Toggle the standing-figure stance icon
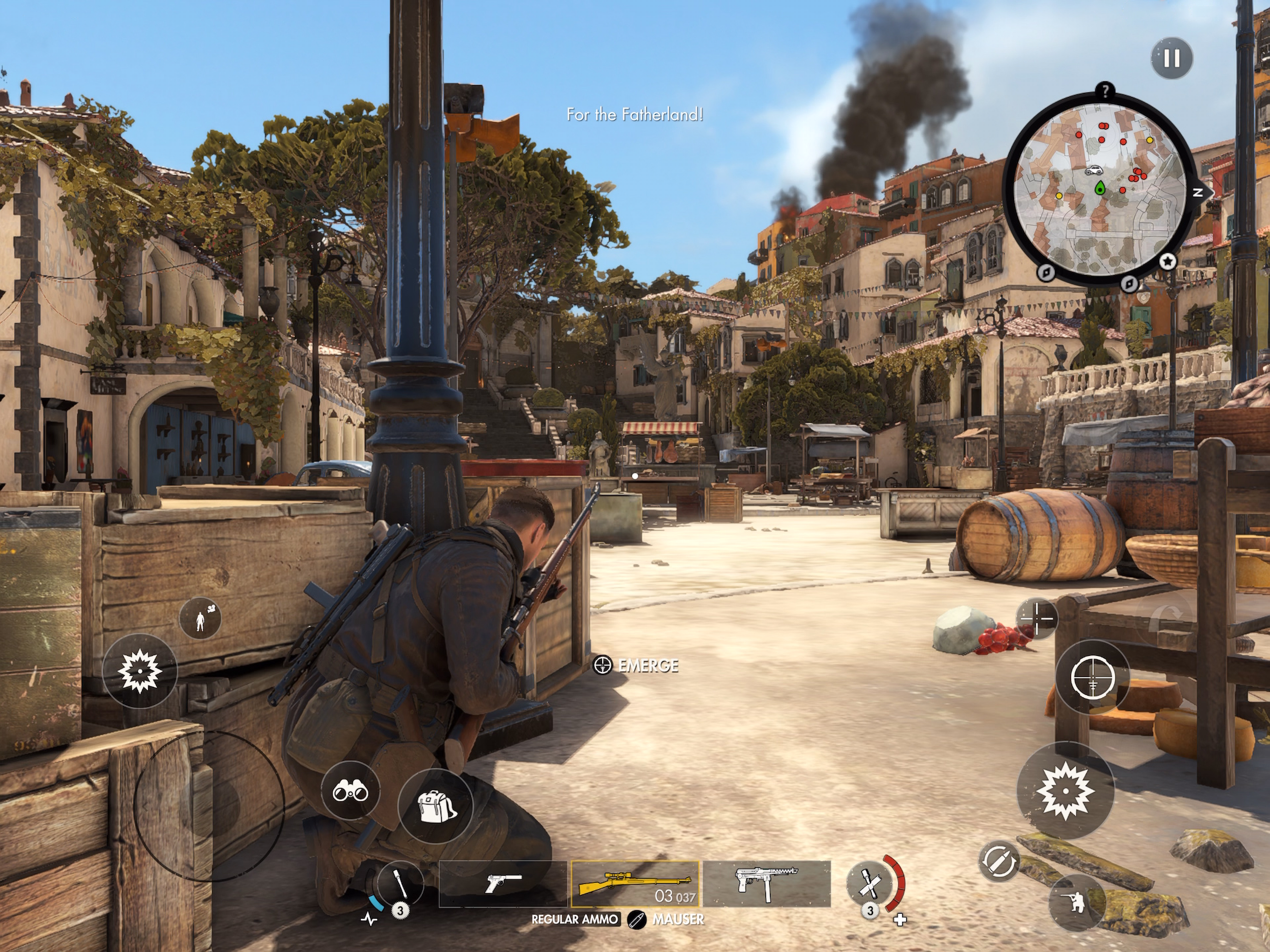 200,620
